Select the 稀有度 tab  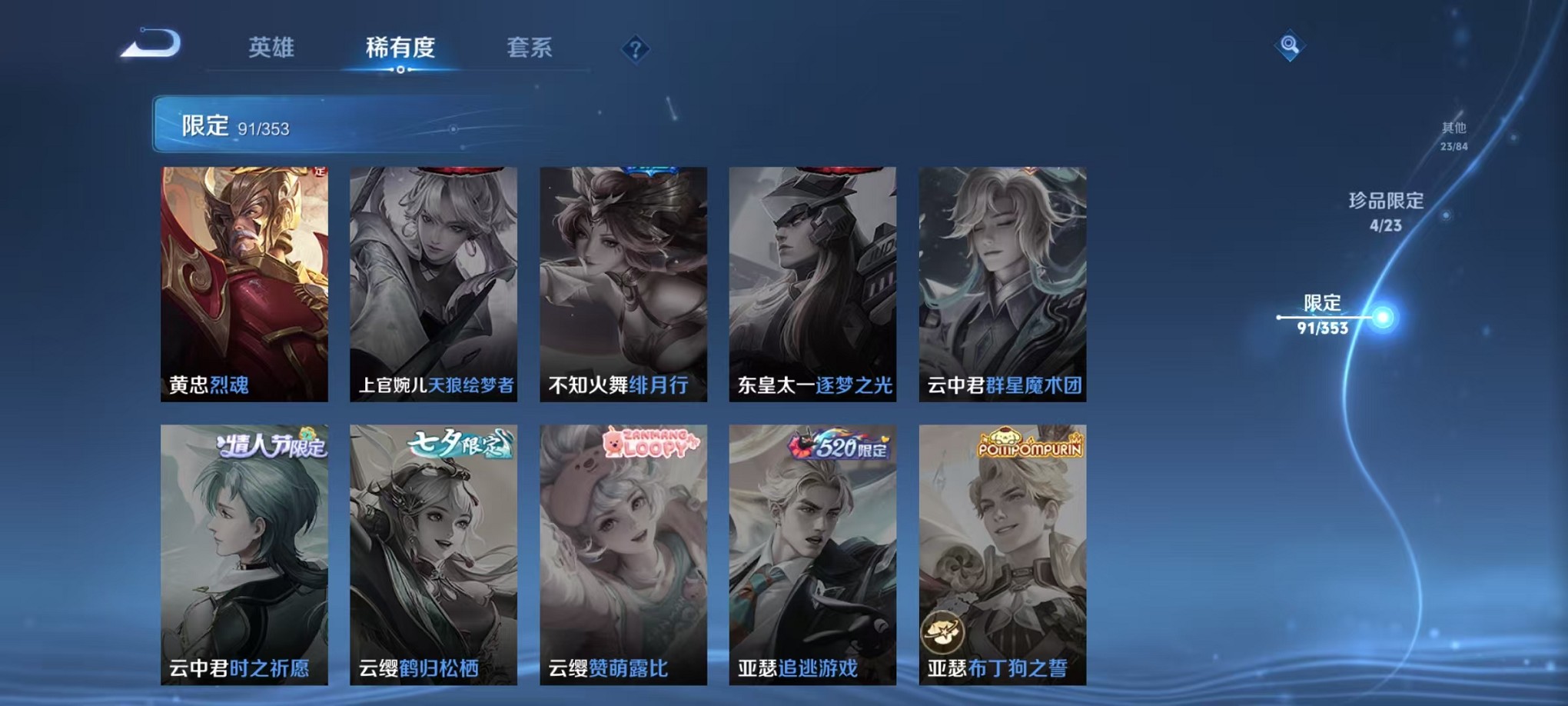[401, 48]
